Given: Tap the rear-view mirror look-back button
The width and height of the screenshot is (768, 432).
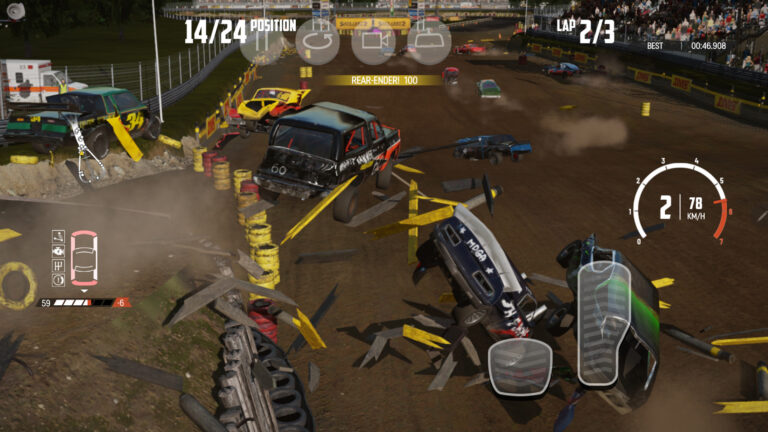Looking at the screenshot, I should [429, 42].
